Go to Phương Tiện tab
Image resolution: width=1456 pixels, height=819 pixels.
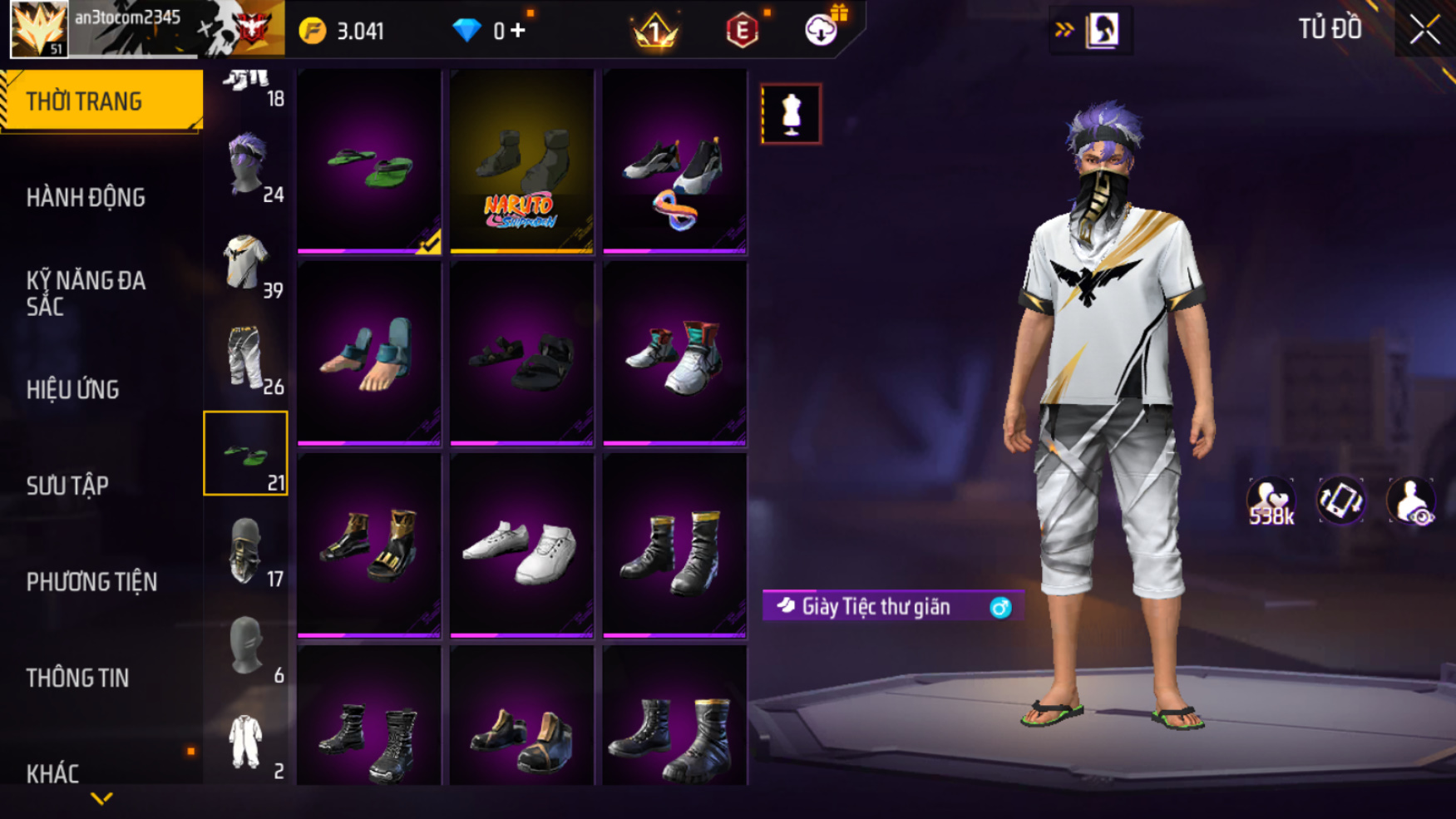91,582
